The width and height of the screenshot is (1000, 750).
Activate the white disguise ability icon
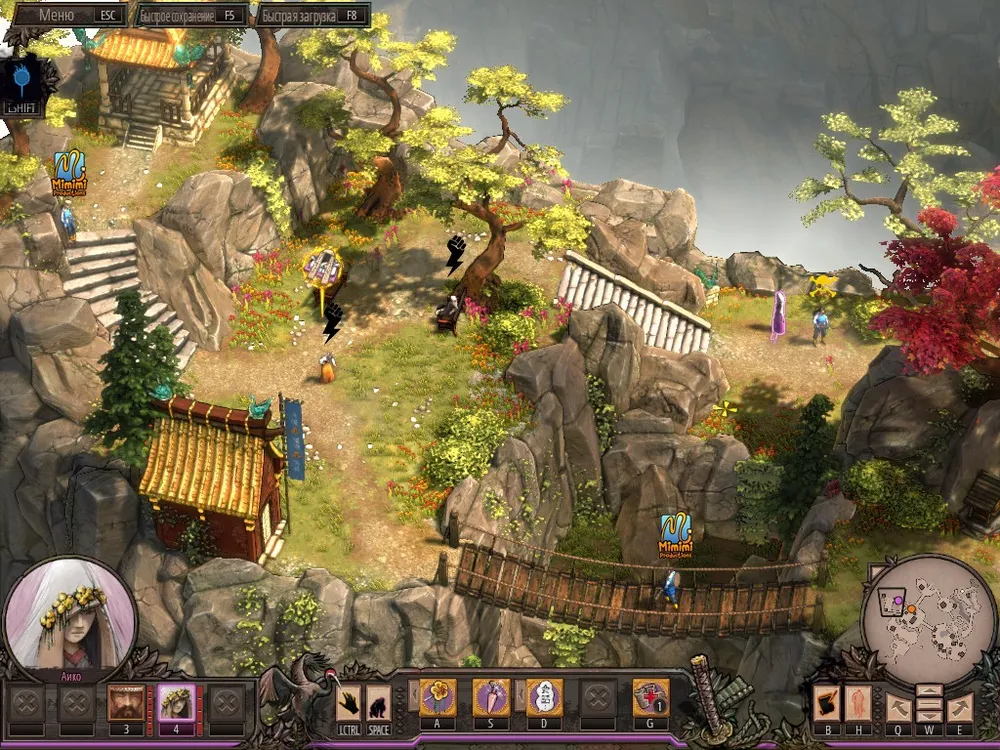click(544, 697)
